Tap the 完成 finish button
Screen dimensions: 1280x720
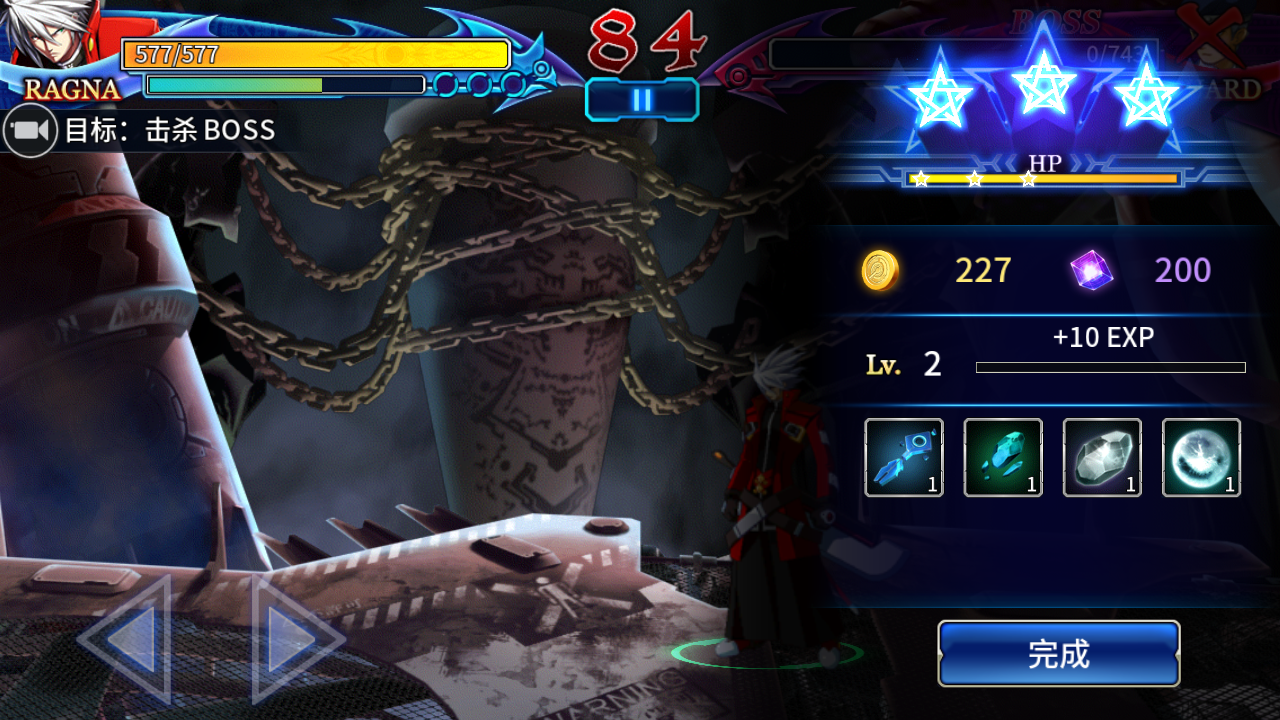[1058, 654]
